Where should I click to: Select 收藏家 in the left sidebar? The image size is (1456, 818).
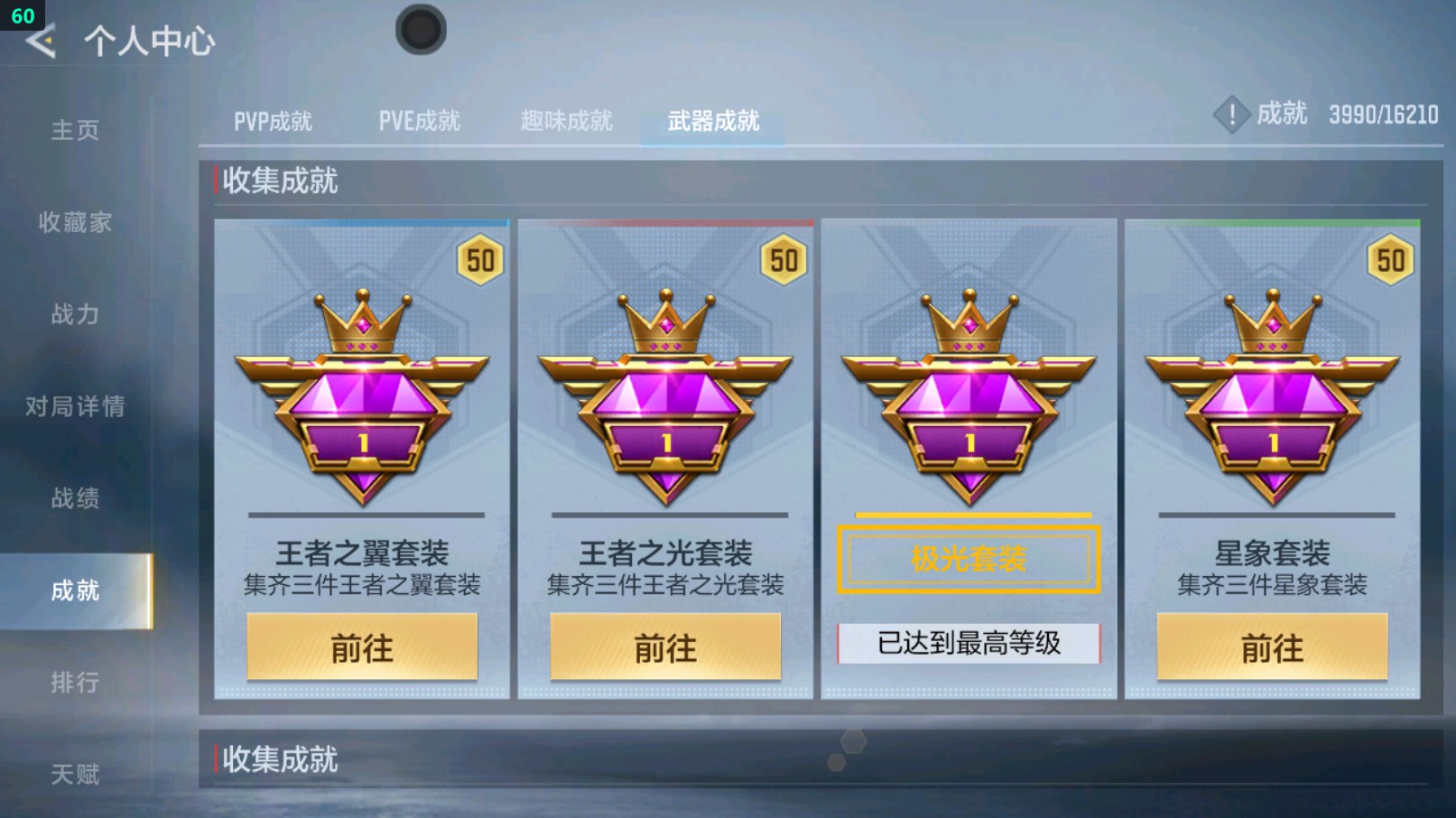click(x=75, y=223)
